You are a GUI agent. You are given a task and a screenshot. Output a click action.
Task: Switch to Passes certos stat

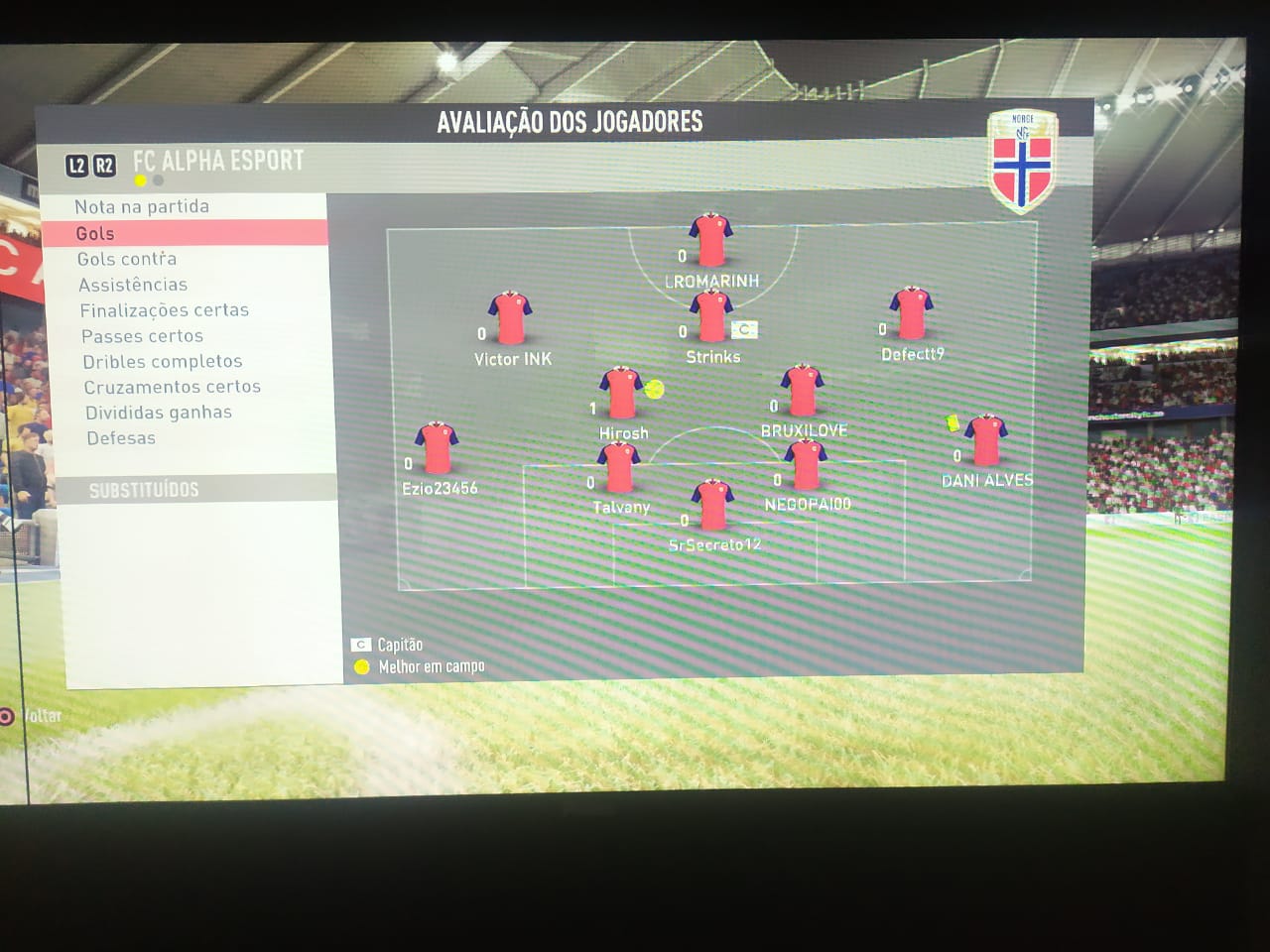coord(142,336)
